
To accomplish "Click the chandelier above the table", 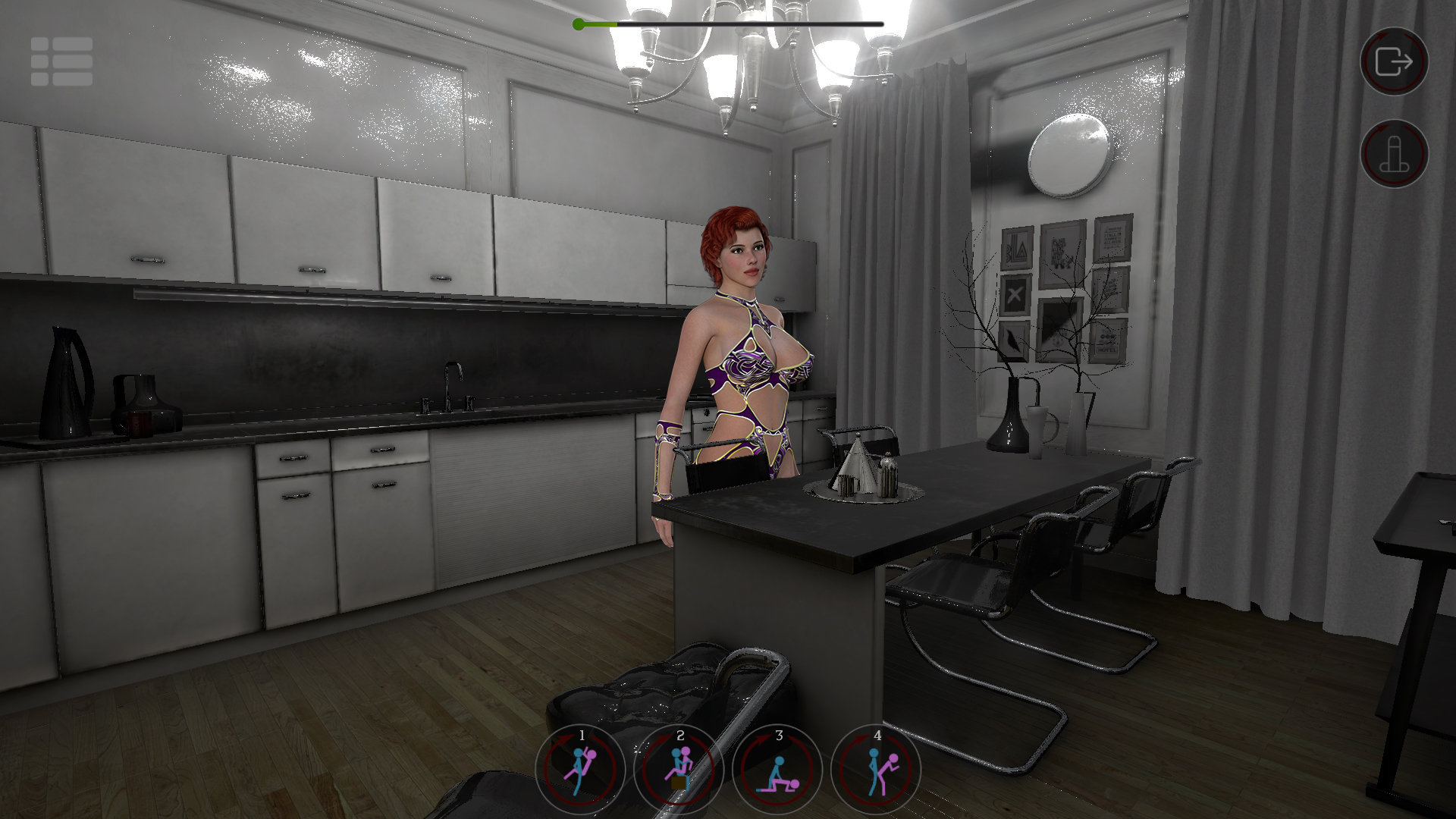I will 758,53.
